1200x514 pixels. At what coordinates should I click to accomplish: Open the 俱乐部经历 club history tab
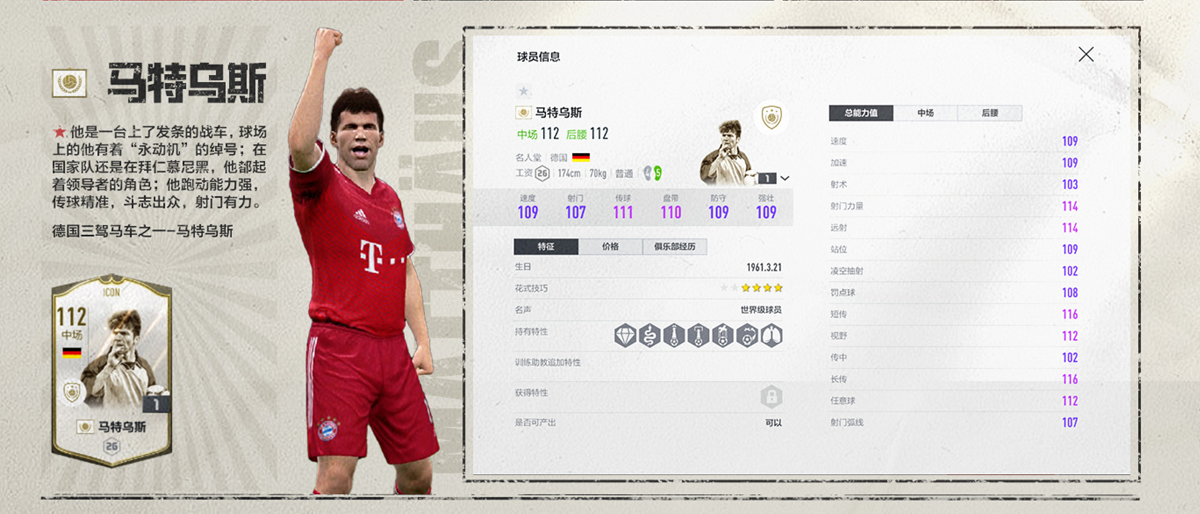pyautogui.click(x=675, y=247)
